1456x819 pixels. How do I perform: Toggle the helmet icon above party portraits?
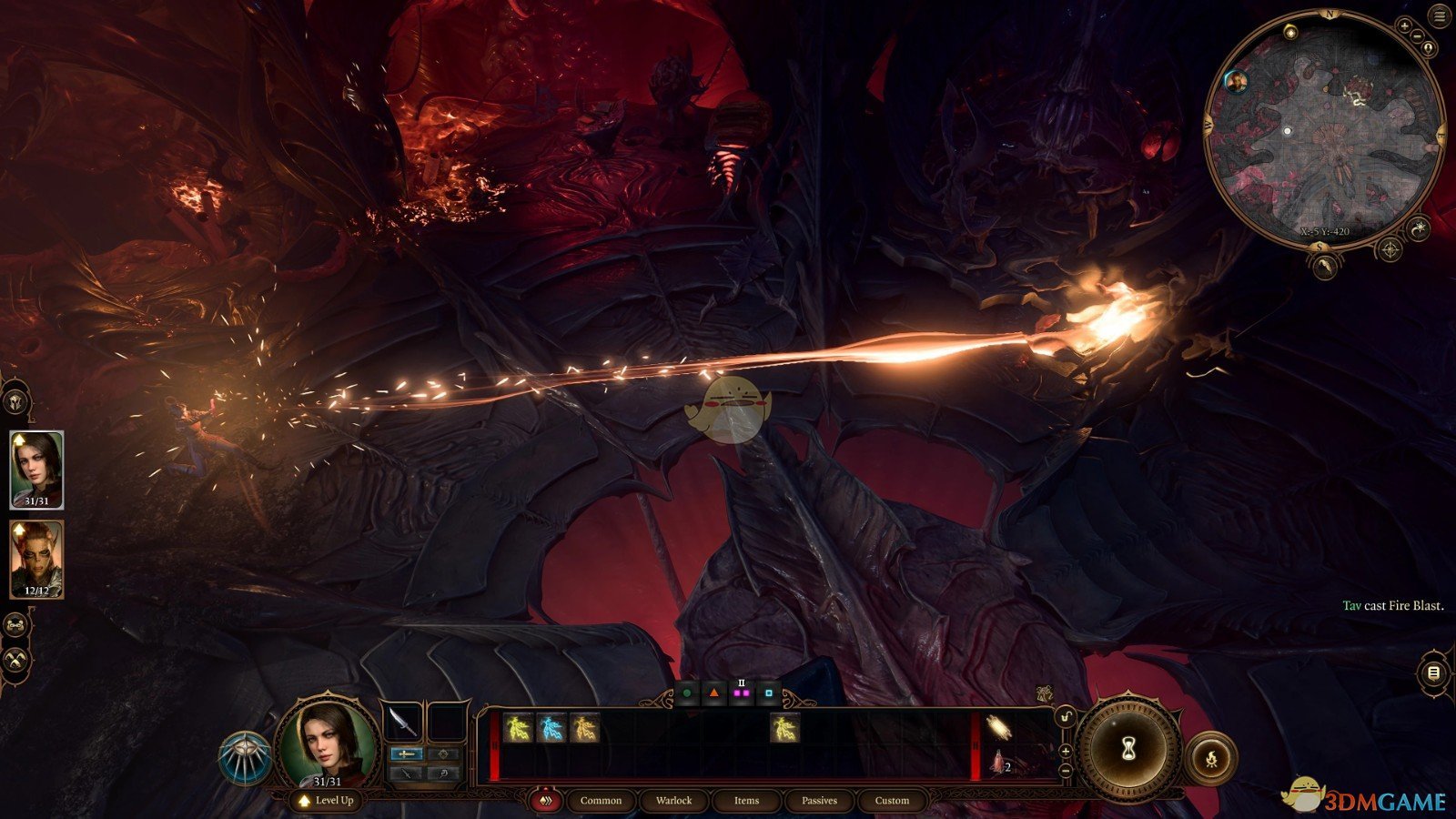(x=15, y=401)
